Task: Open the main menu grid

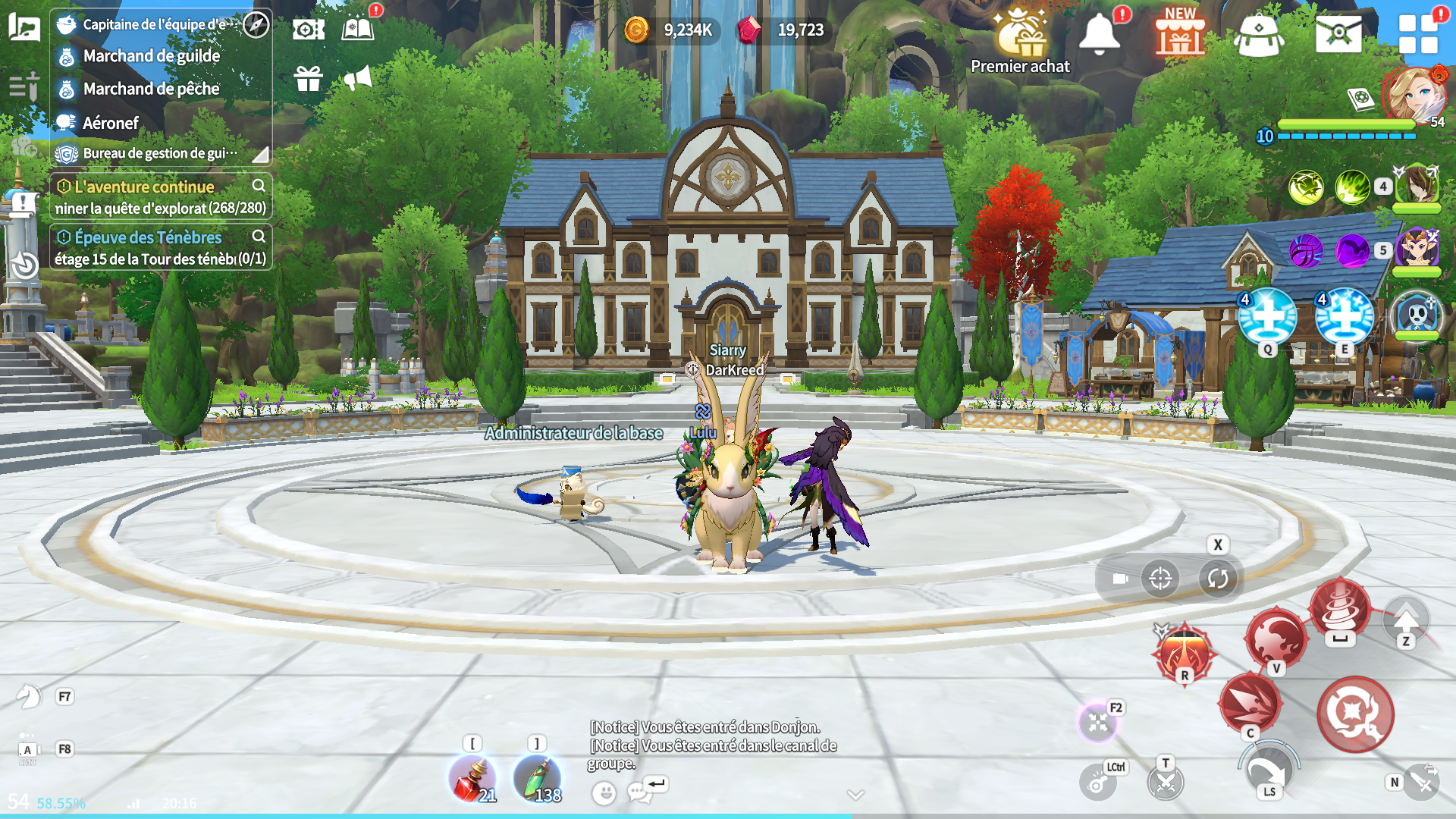Action: 1418,35
